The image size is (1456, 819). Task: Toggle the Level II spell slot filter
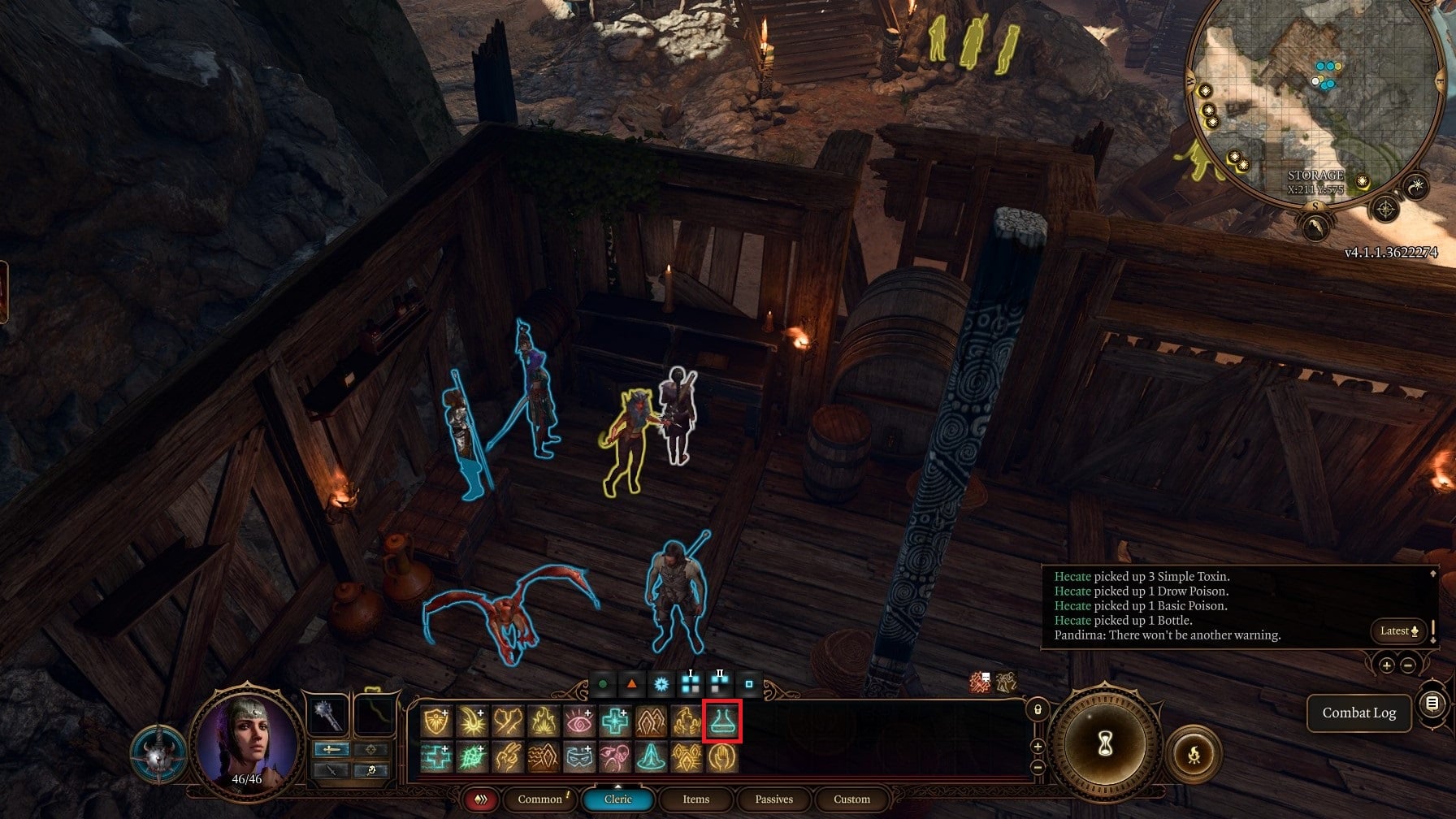click(718, 683)
